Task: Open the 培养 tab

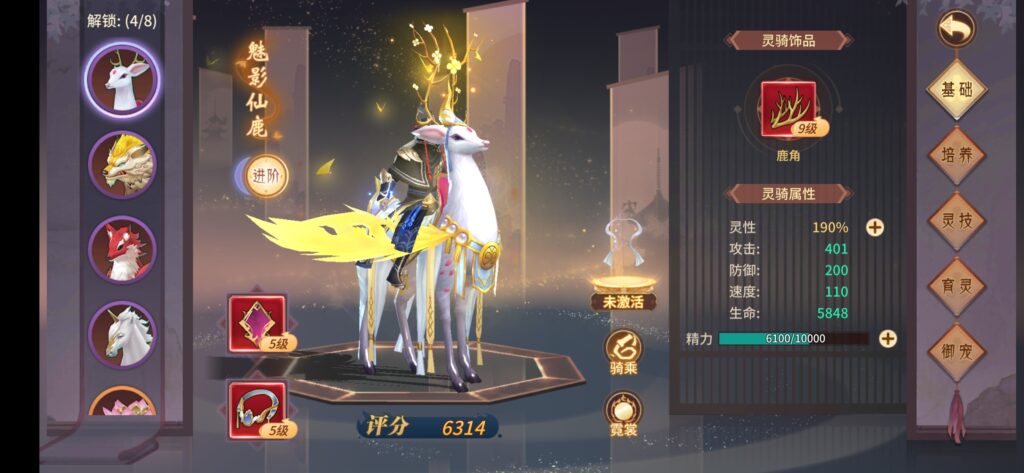Action: coord(956,155)
